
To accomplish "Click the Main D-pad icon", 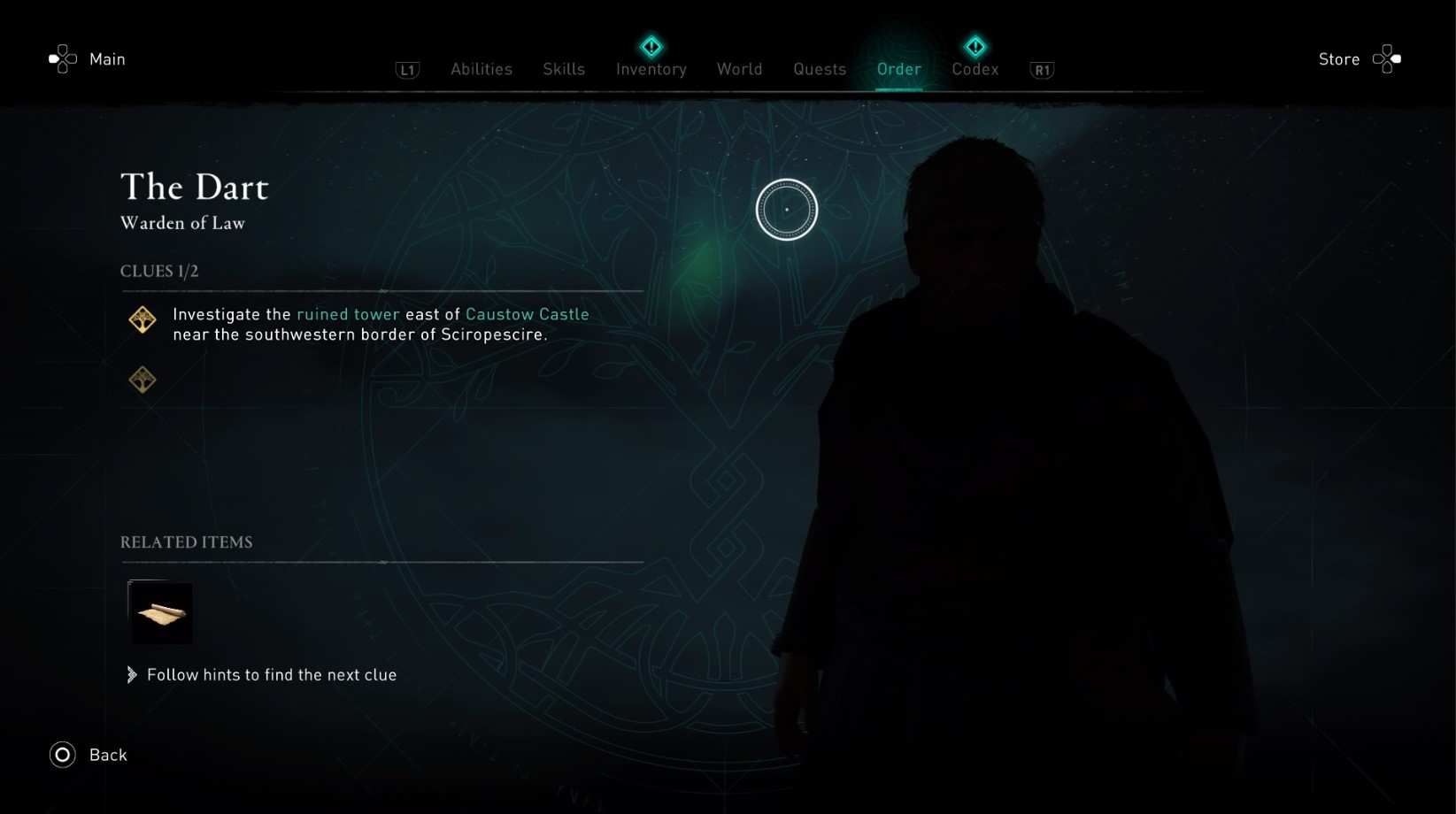I will tap(61, 58).
